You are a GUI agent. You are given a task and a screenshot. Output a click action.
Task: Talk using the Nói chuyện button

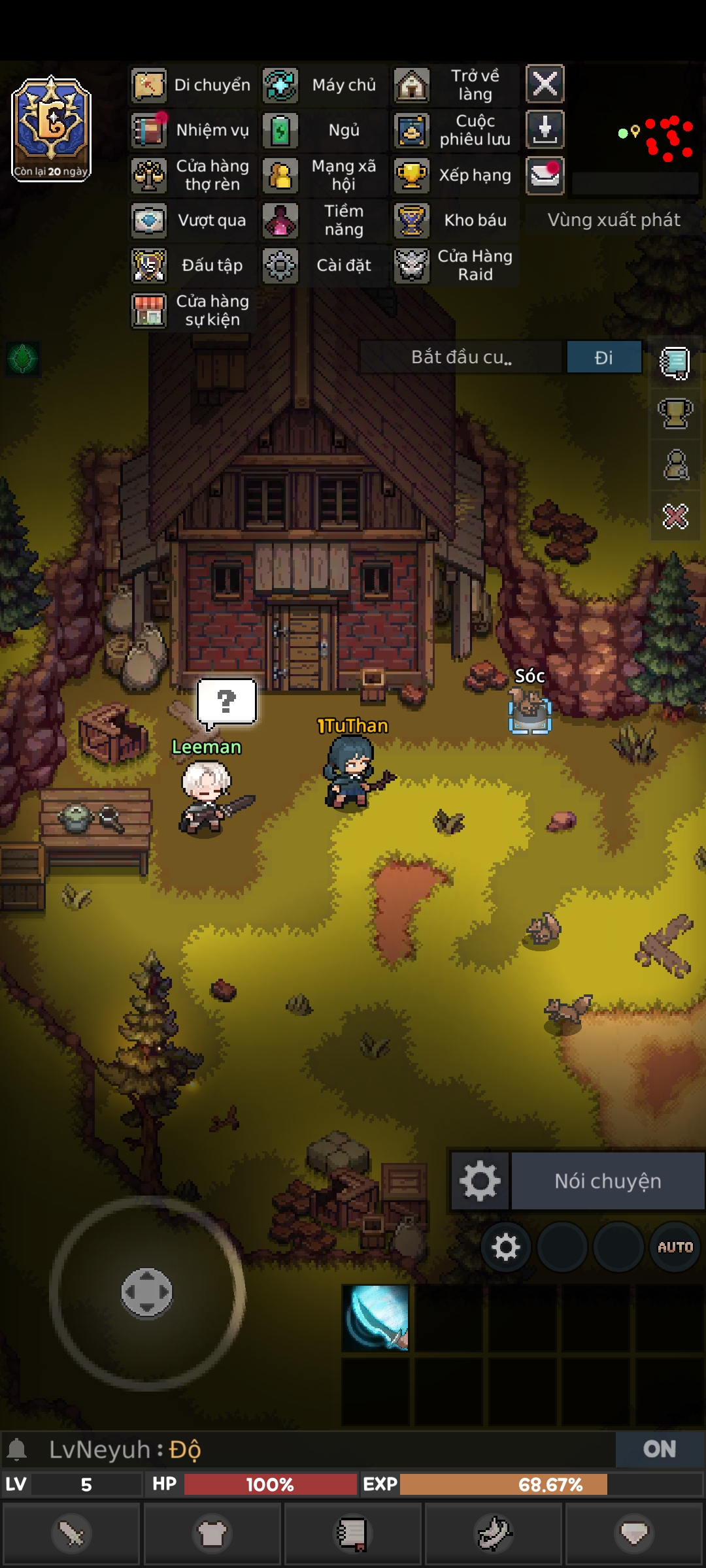pos(607,1181)
